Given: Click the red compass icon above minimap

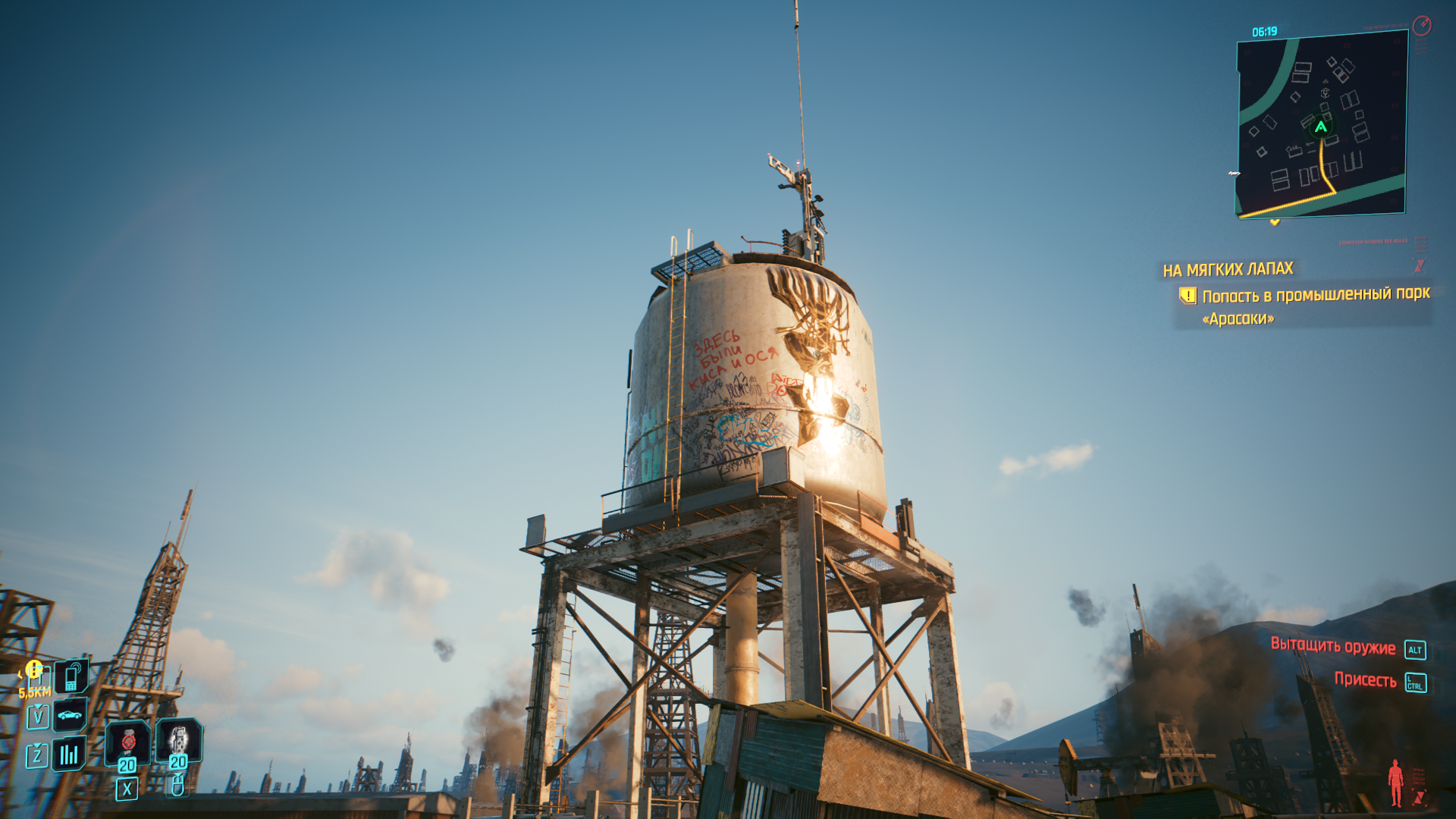Looking at the screenshot, I should [x=1422, y=26].
